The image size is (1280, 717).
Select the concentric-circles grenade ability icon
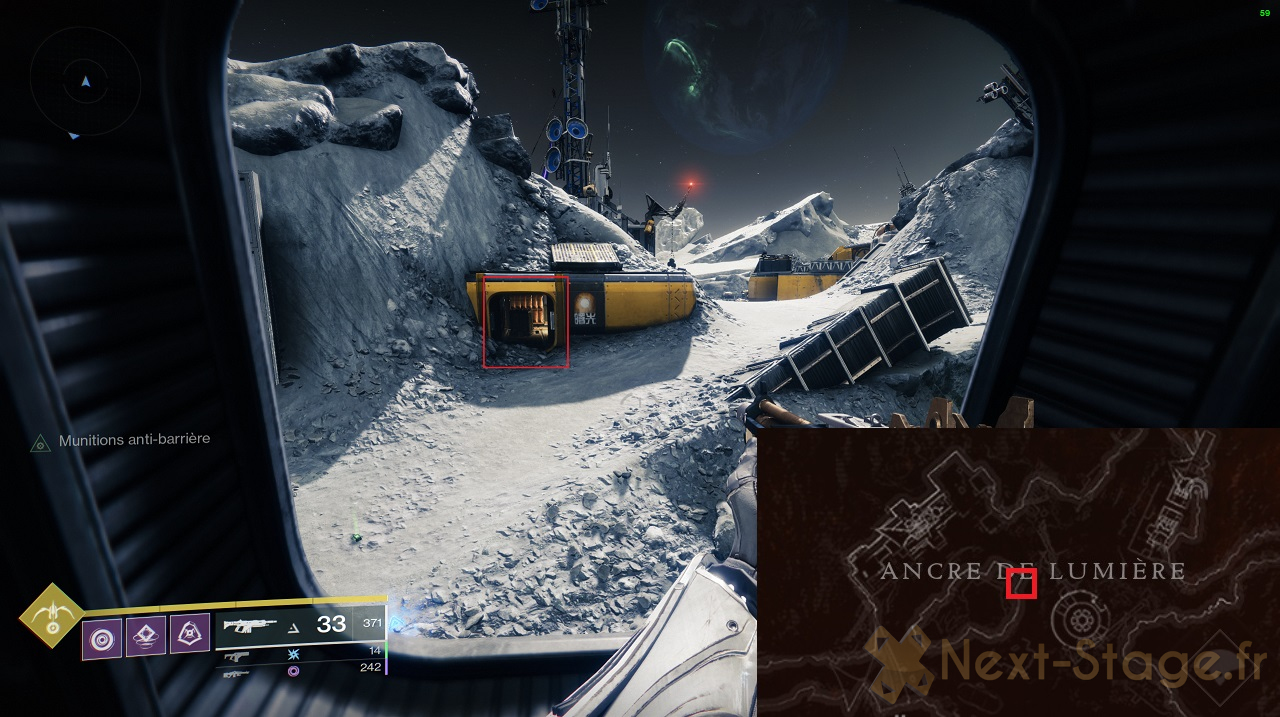tap(102, 638)
